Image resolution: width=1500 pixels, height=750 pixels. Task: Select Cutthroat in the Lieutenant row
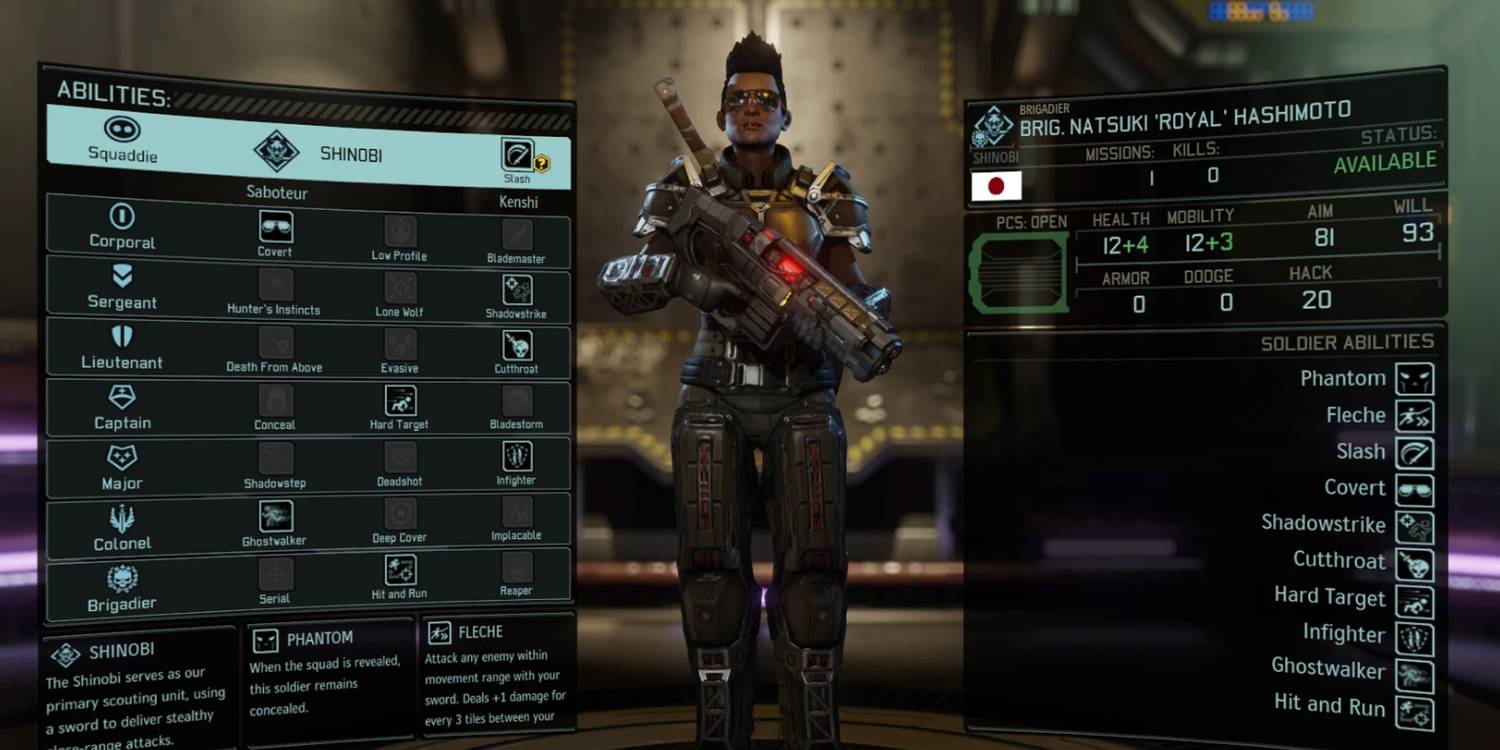click(516, 346)
